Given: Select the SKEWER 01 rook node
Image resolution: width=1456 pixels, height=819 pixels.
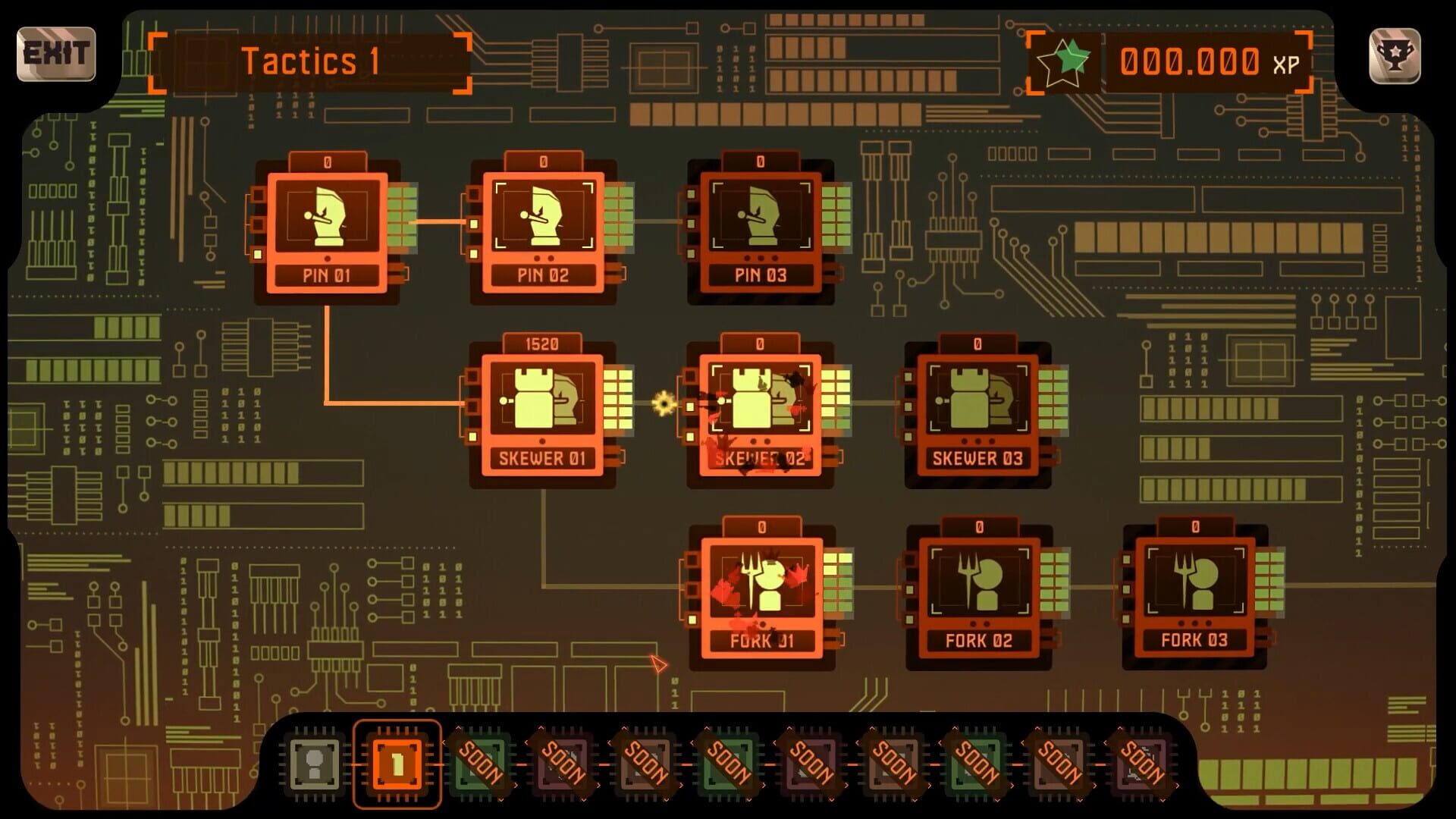Looking at the screenshot, I should pyautogui.click(x=542, y=406).
